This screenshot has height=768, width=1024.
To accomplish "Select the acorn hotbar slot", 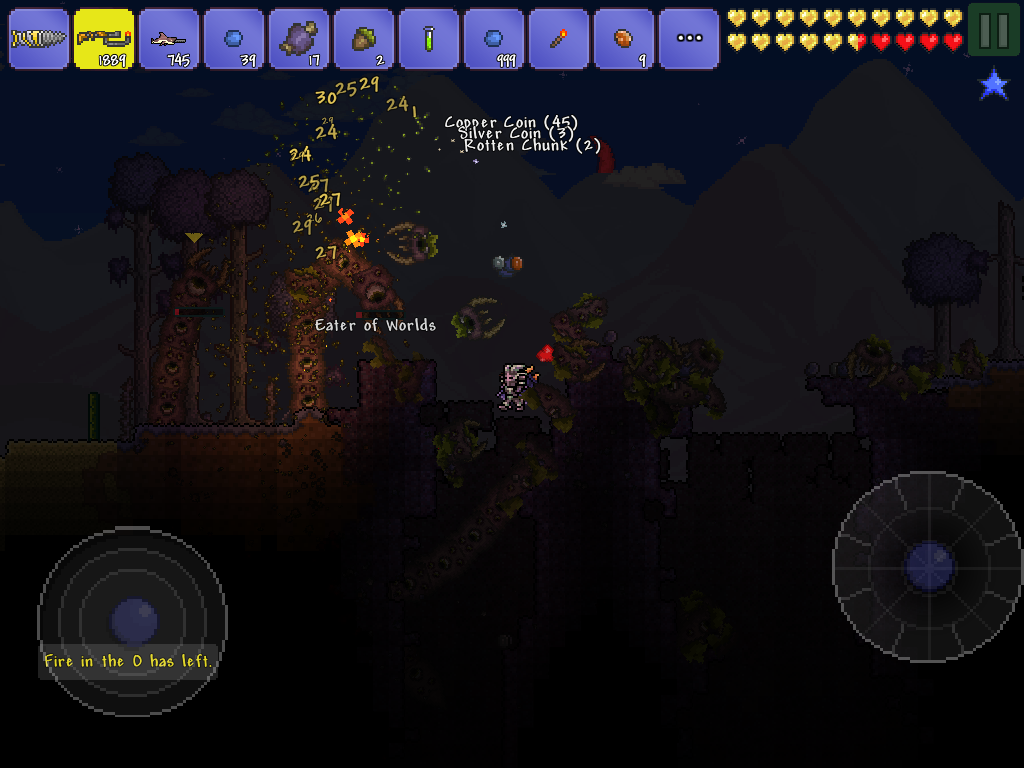I will (364, 39).
